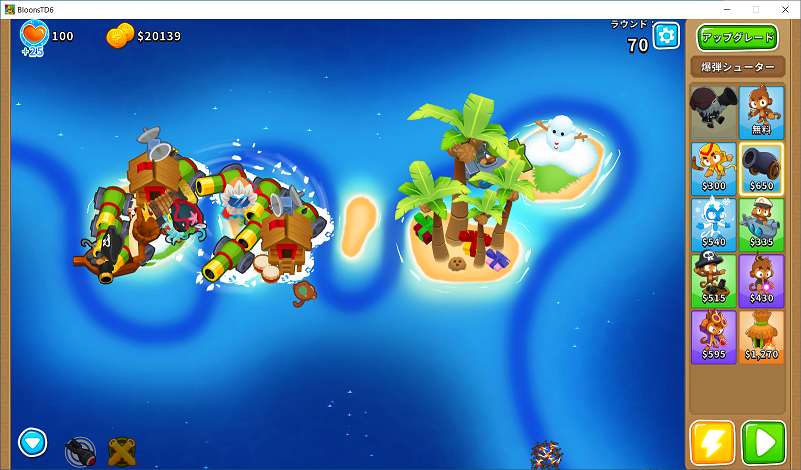Open the settings gear menu

pyautogui.click(x=666, y=36)
